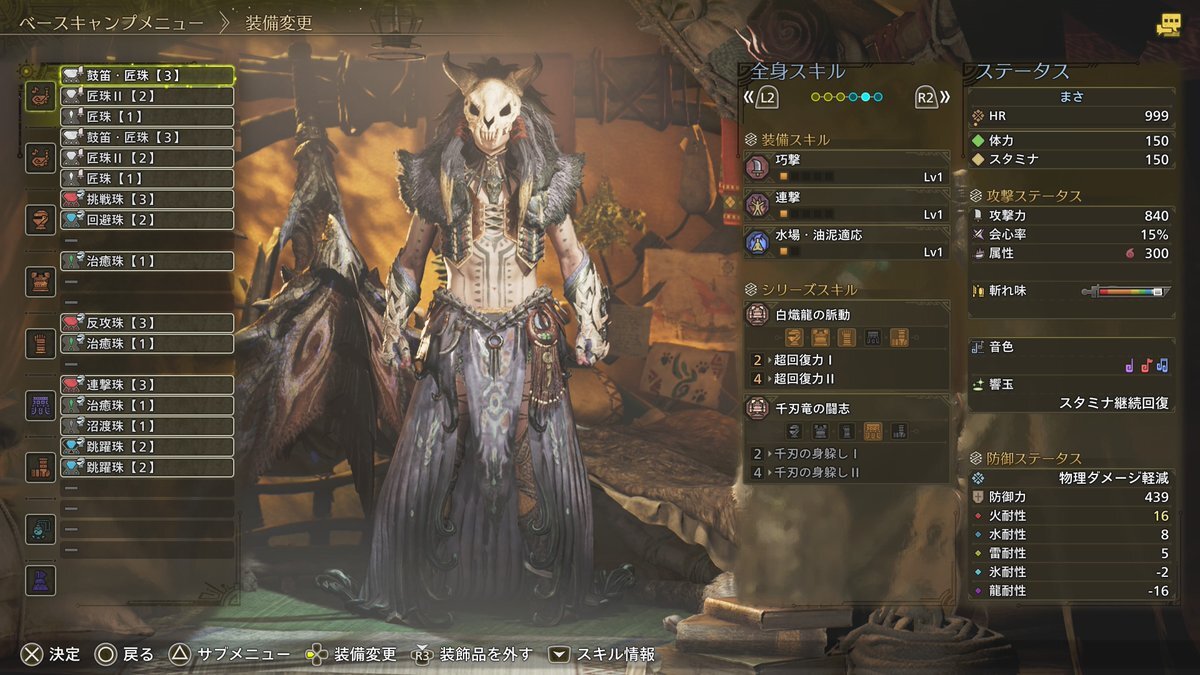Select the 連撃 equipment skill row
The width and height of the screenshot is (1200, 675).
pyautogui.click(x=847, y=206)
